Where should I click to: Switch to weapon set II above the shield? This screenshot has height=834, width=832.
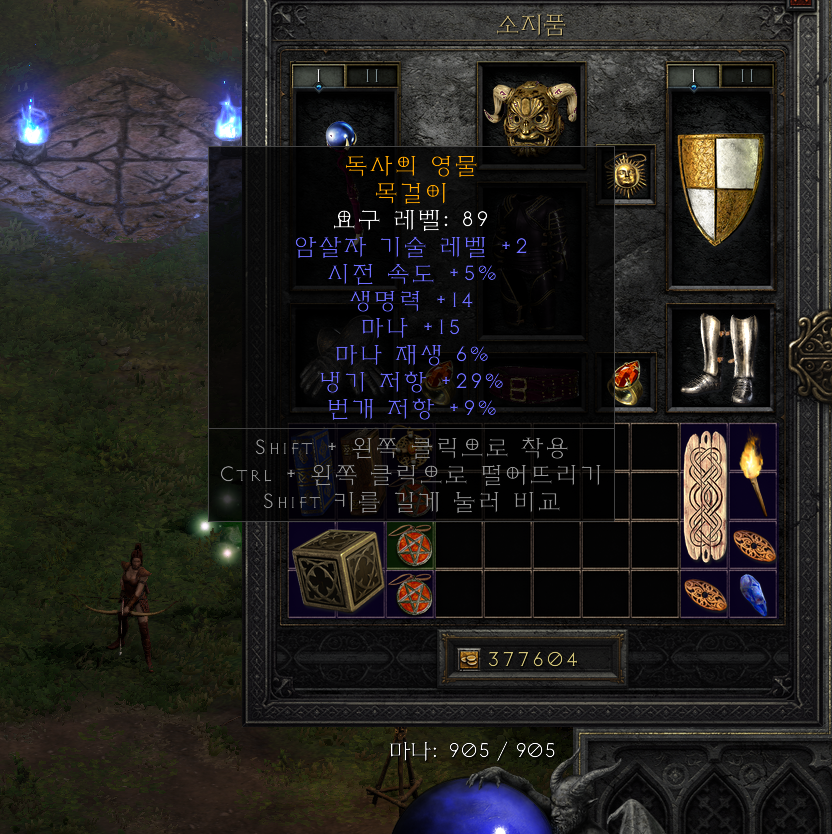pos(746,76)
